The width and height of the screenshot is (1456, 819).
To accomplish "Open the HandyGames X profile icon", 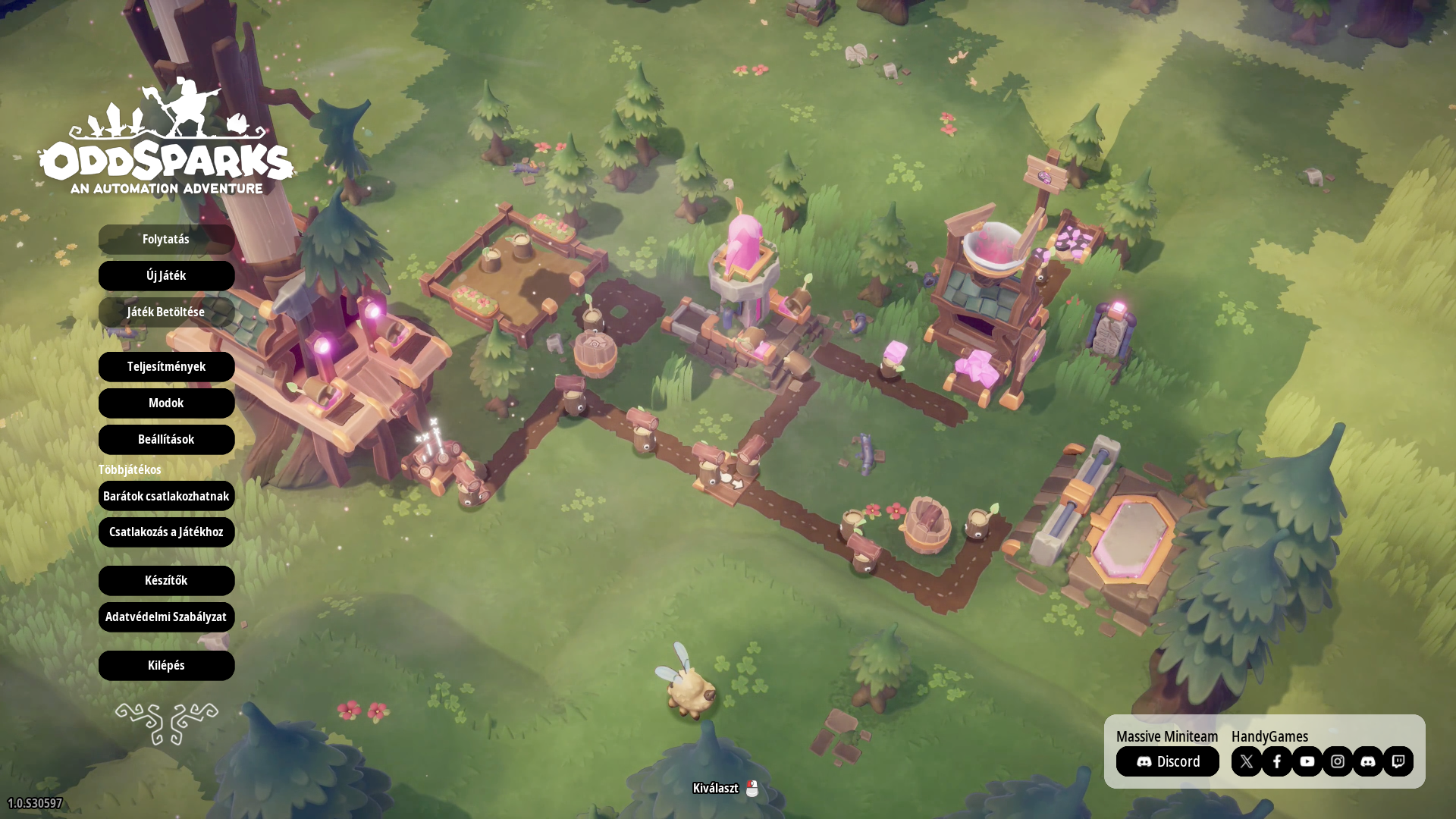I will click(1246, 761).
